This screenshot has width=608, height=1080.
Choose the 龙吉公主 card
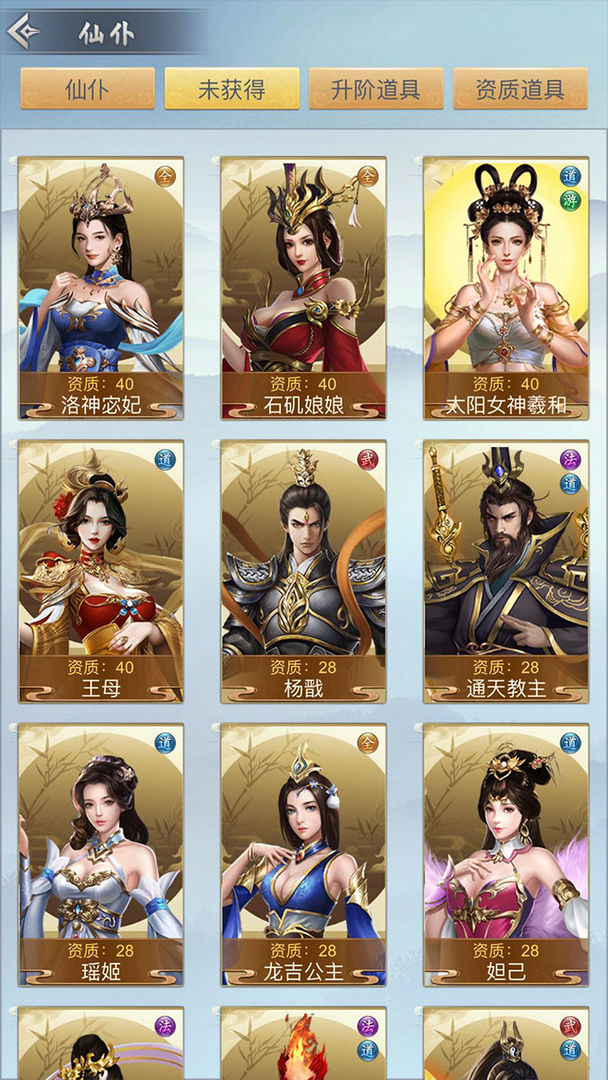(304, 855)
